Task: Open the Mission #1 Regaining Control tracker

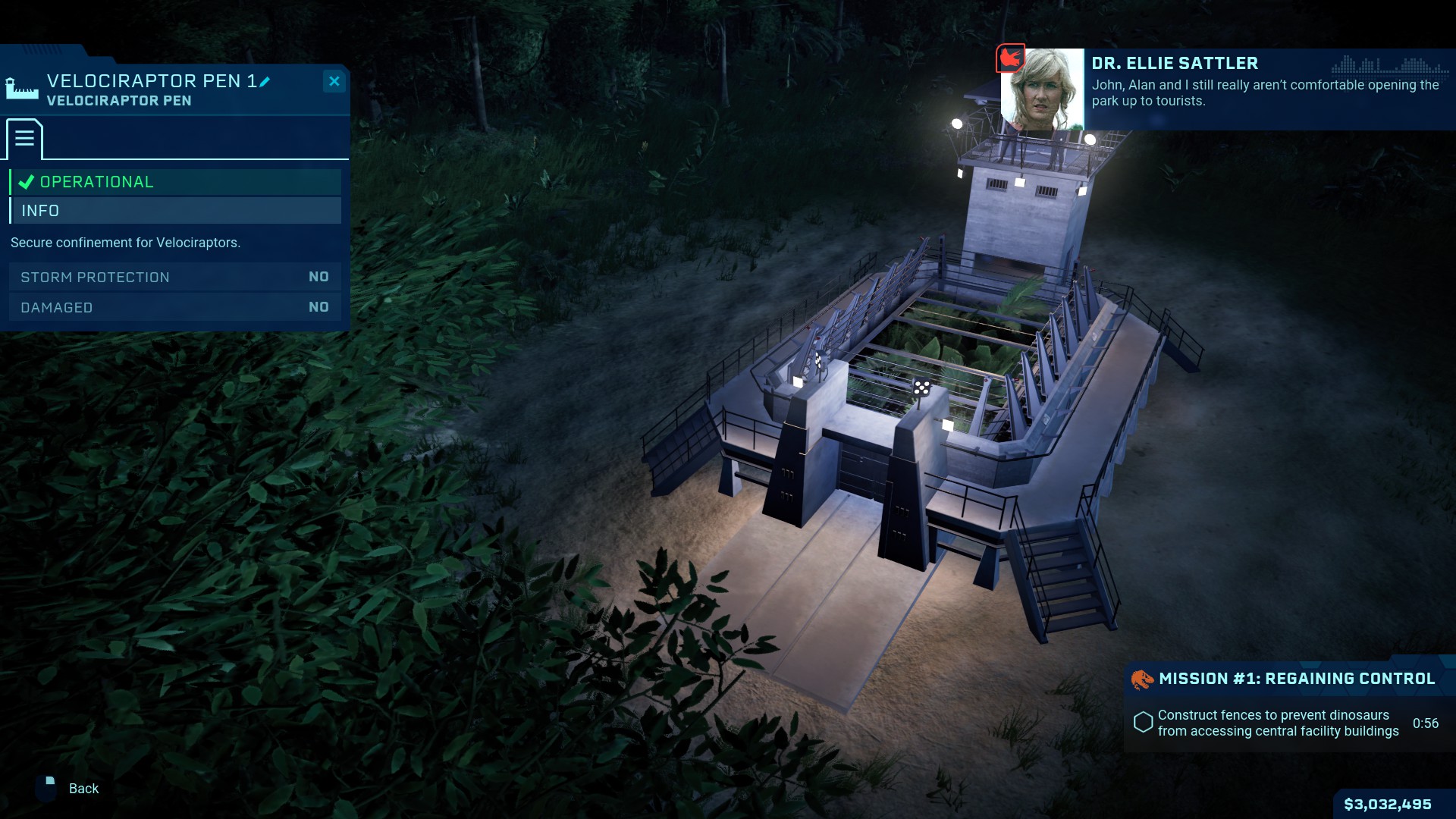Action: tap(1295, 679)
